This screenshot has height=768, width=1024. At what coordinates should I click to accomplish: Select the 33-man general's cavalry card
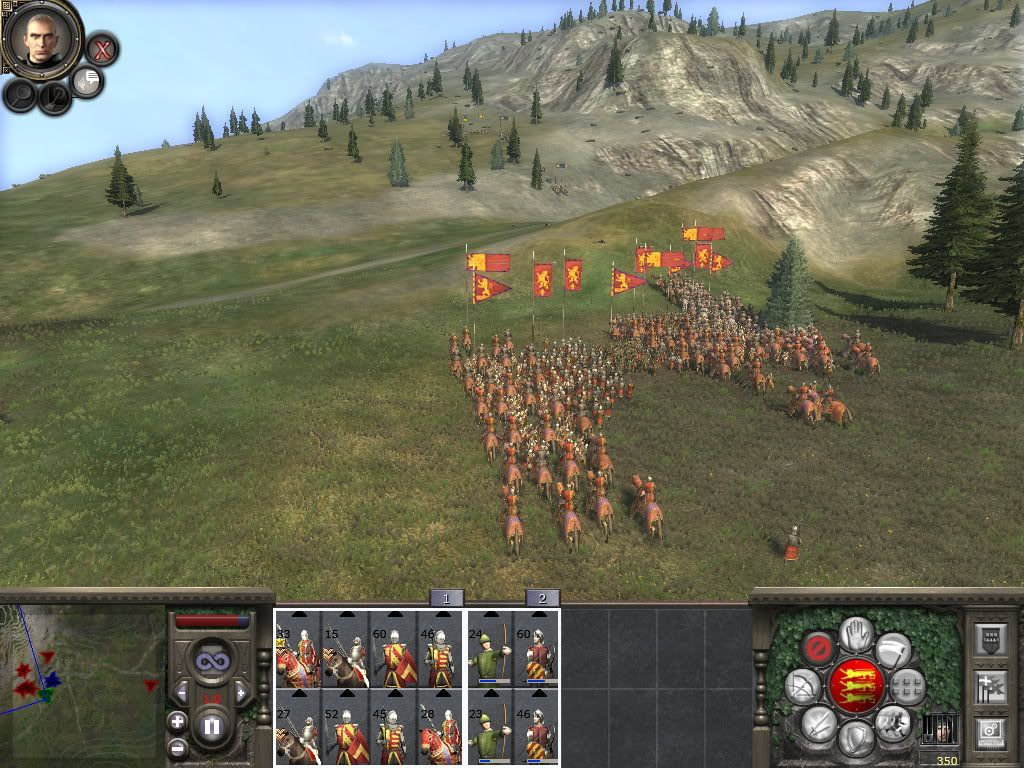tap(298, 648)
